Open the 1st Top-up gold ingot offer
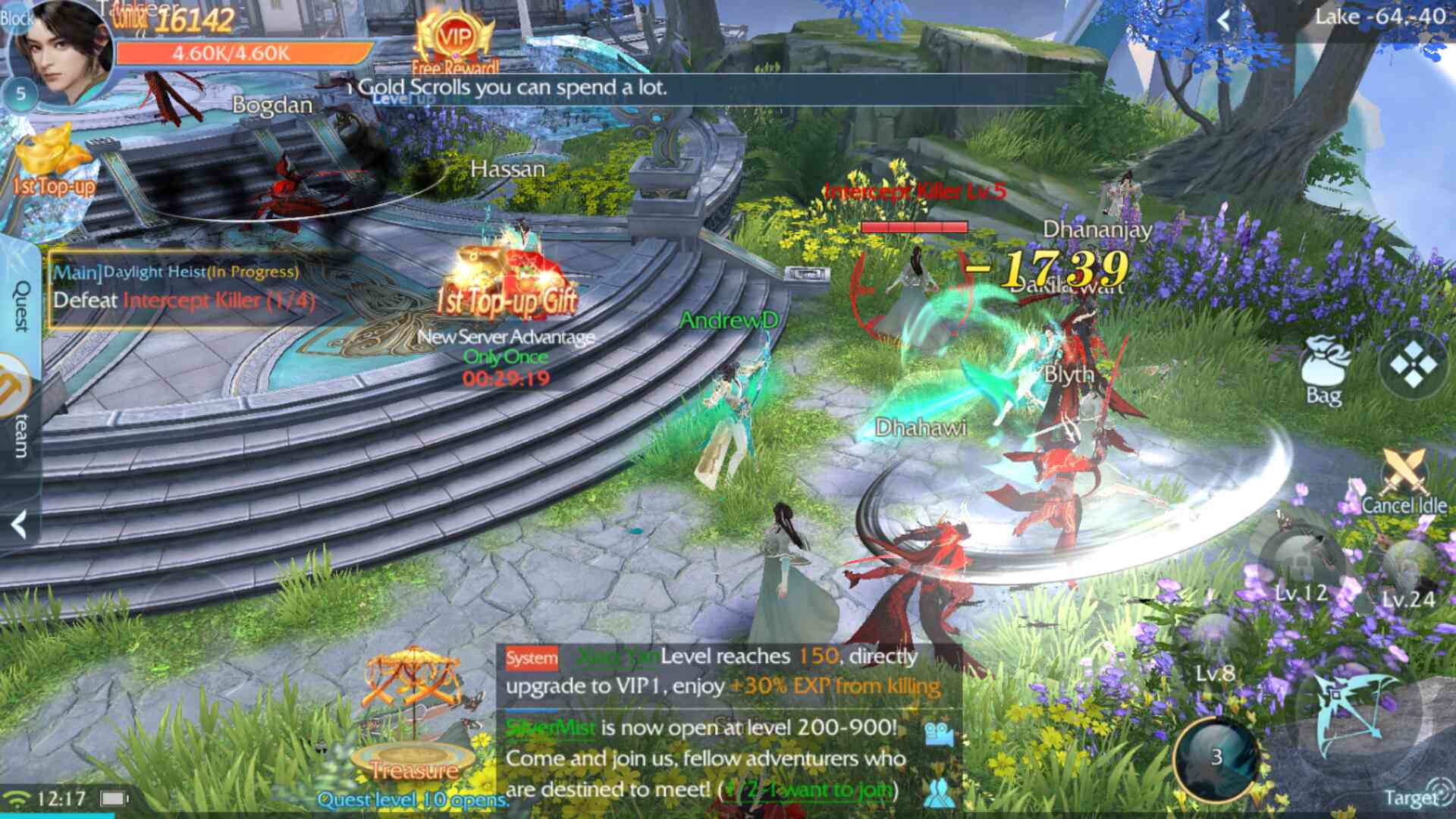Image resolution: width=1456 pixels, height=819 pixels. [x=52, y=163]
